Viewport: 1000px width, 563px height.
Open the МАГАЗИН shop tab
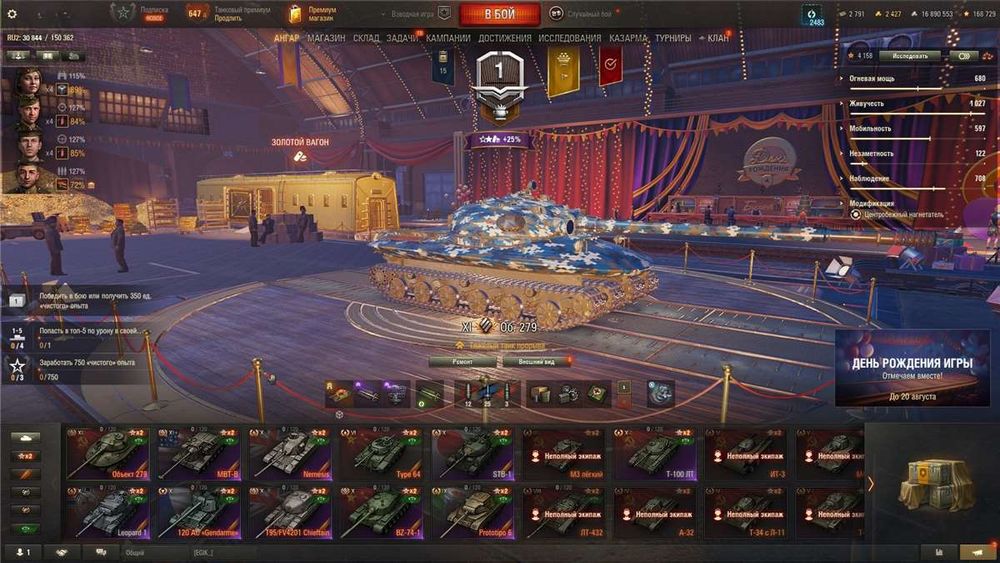point(326,38)
